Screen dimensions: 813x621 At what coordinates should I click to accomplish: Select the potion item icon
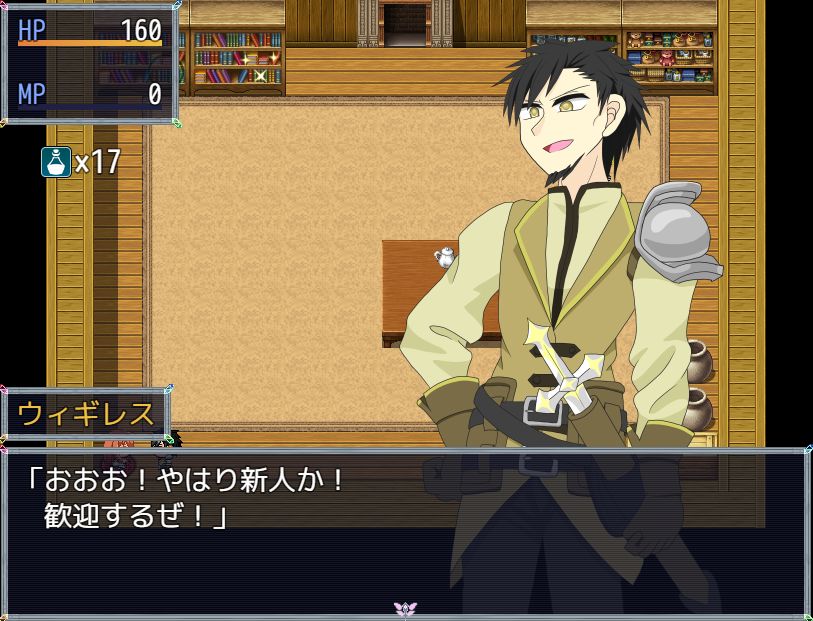coord(56,161)
